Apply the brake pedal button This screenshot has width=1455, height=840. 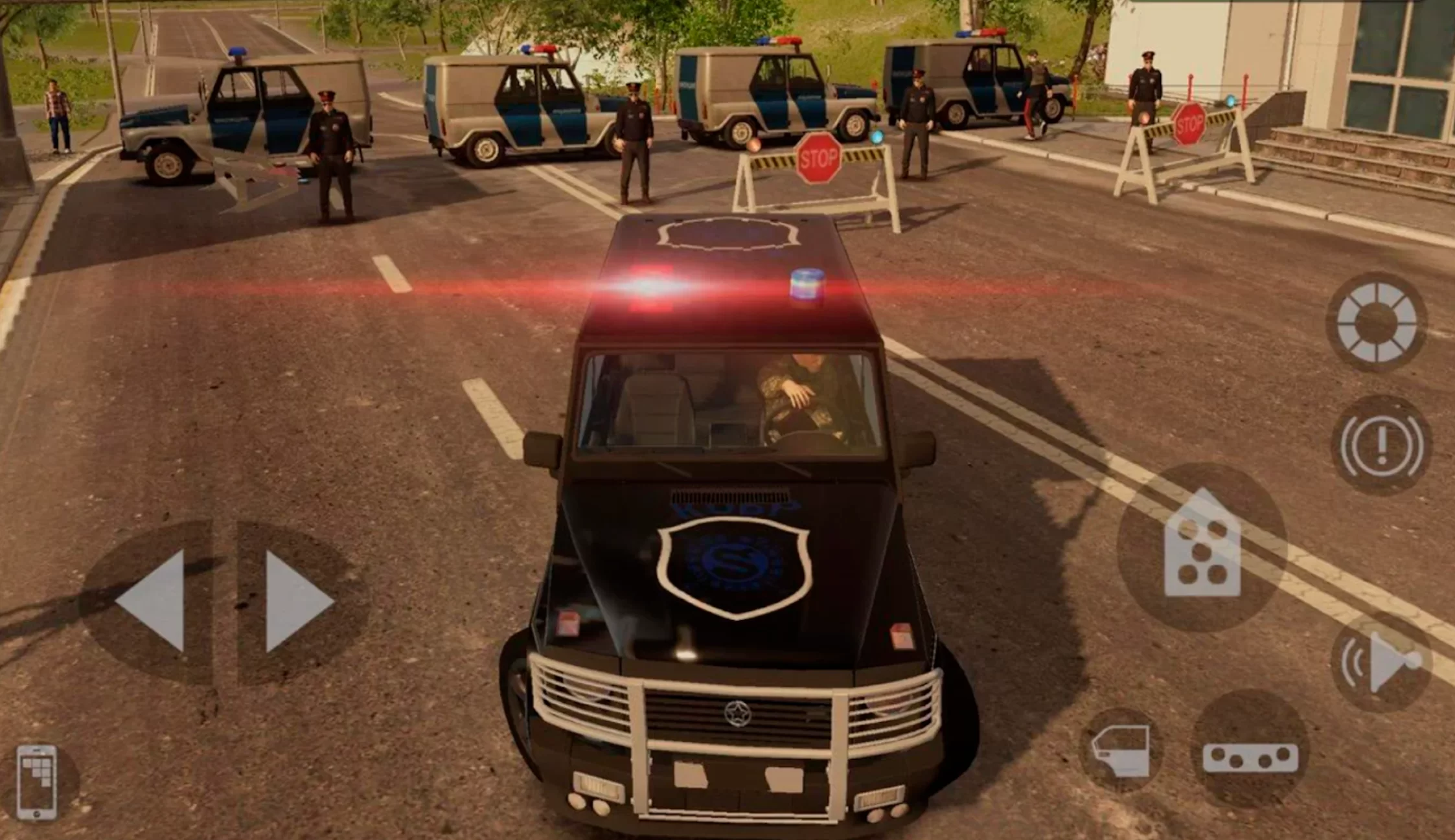[1250, 756]
